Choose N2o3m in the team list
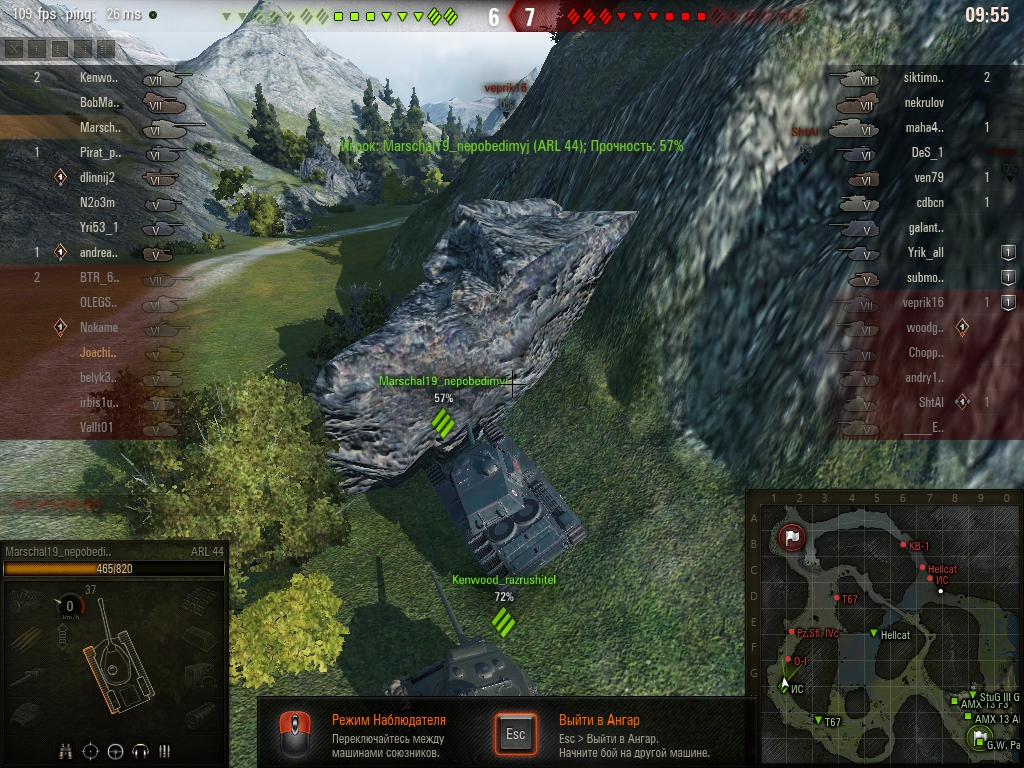The height and width of the screenshot is (768, 1024). 98,203
